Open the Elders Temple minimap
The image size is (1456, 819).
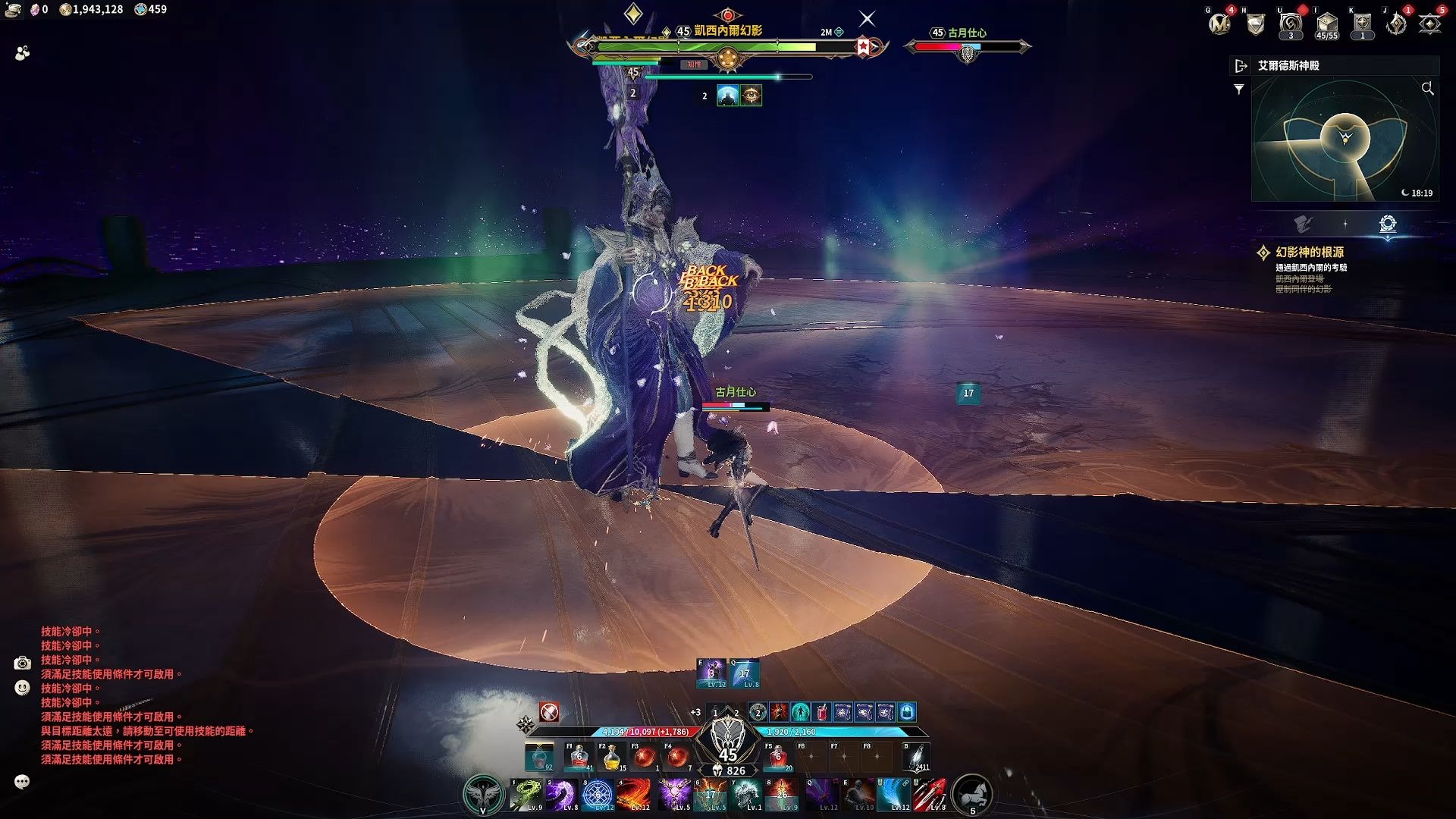(1344, 140)
